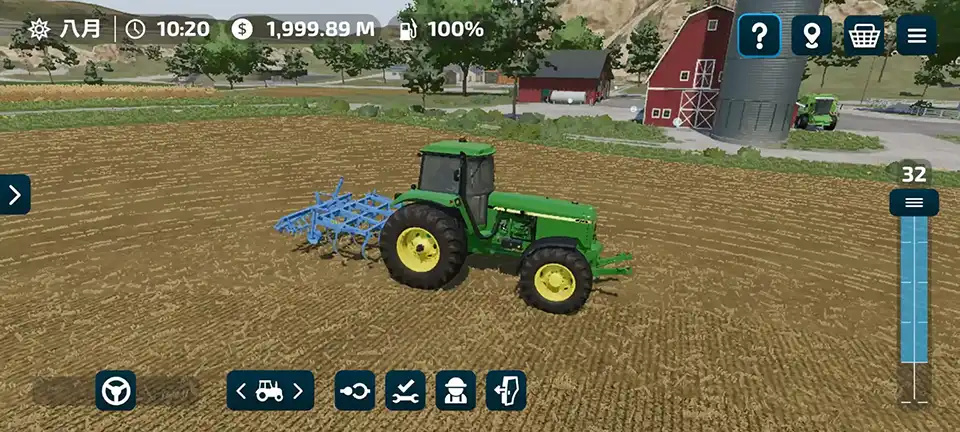Open the map with the location pin

pos(812,36)
